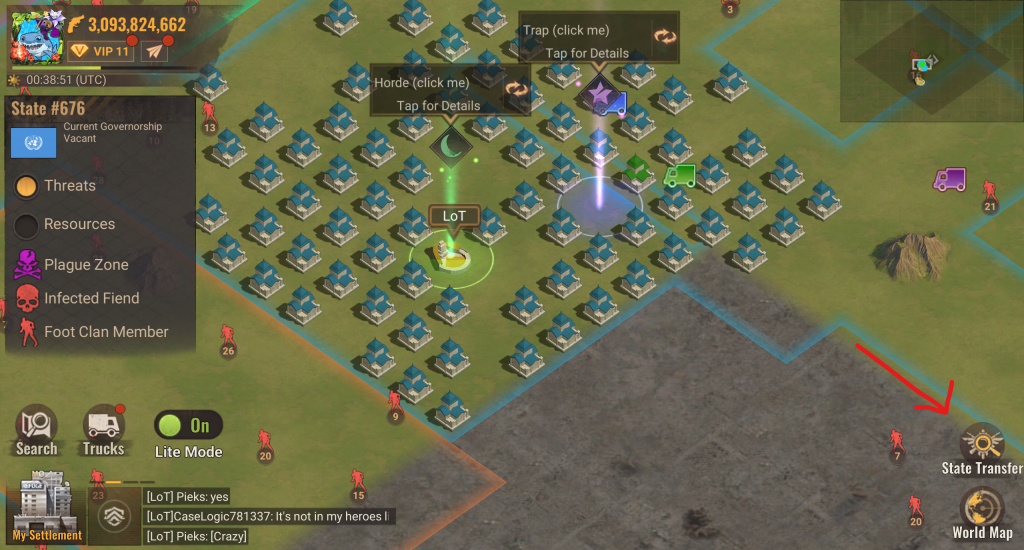Select the Resources filter
Image resolution: width=1024 pixels, height=550 pixels.
point(28,225)
